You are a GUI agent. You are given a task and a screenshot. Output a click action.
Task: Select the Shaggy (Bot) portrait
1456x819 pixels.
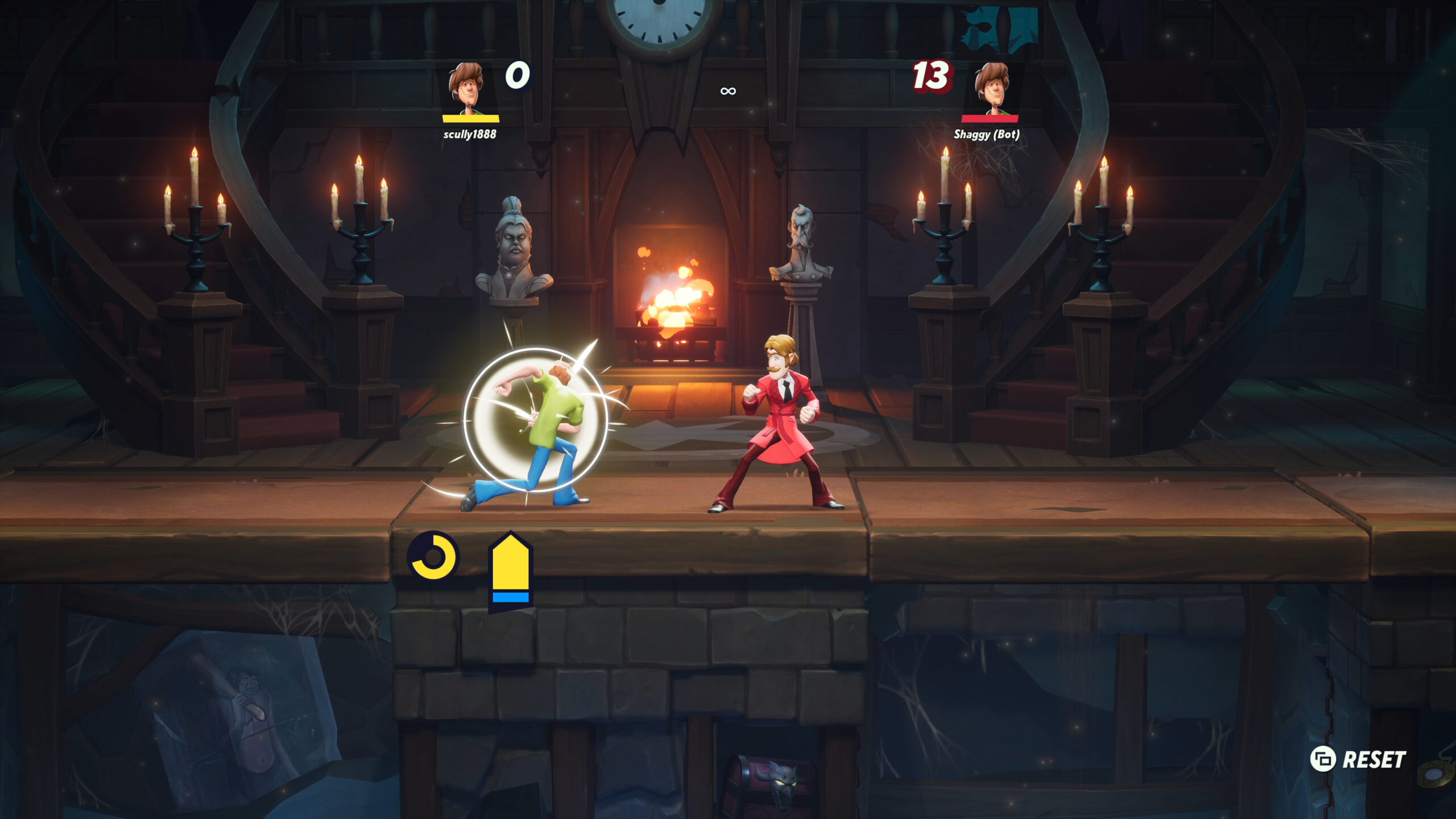tap(992, 88)
